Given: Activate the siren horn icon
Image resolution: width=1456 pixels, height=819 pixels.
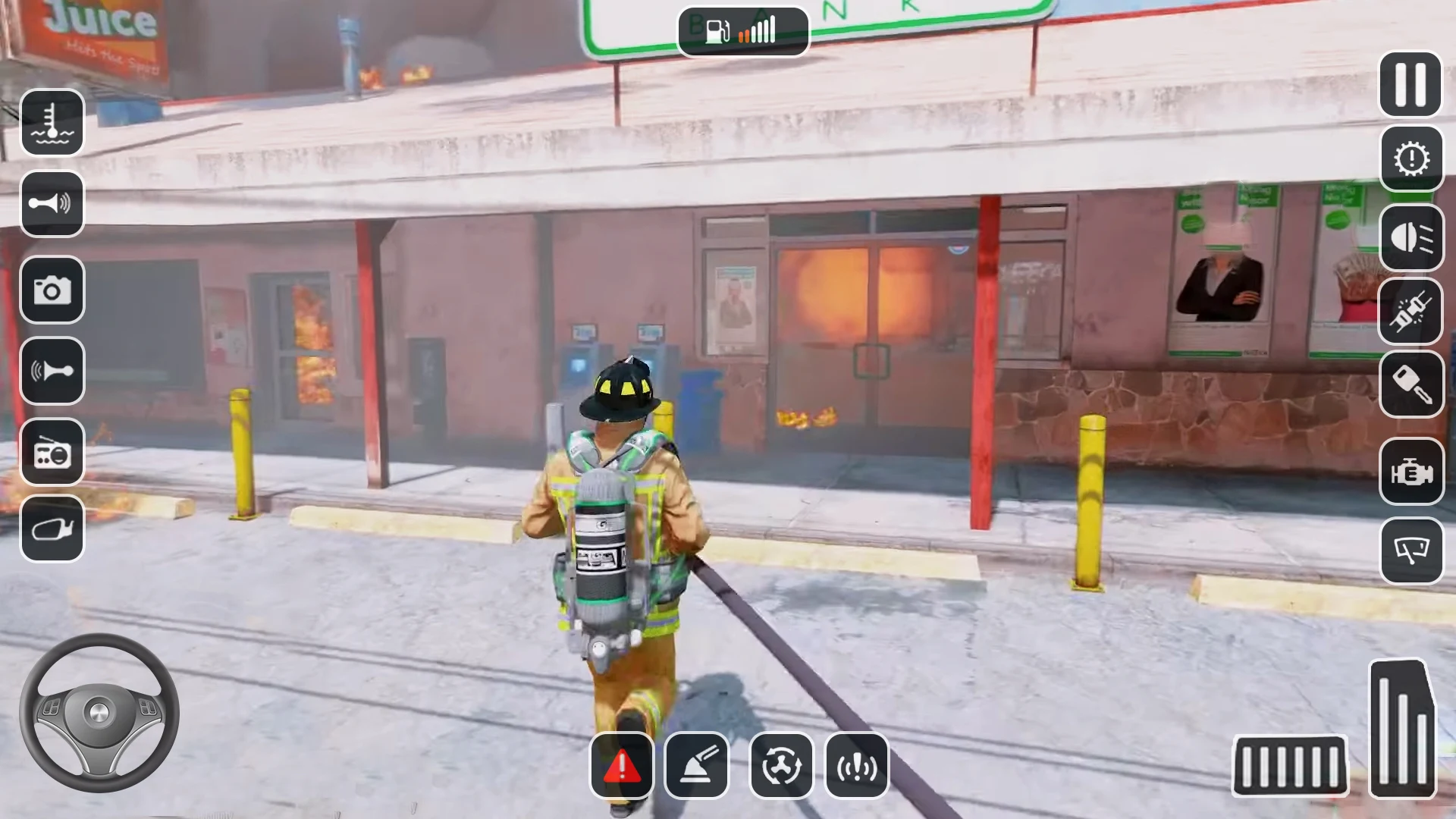Looking at the screenshot, I should (52, 370).
